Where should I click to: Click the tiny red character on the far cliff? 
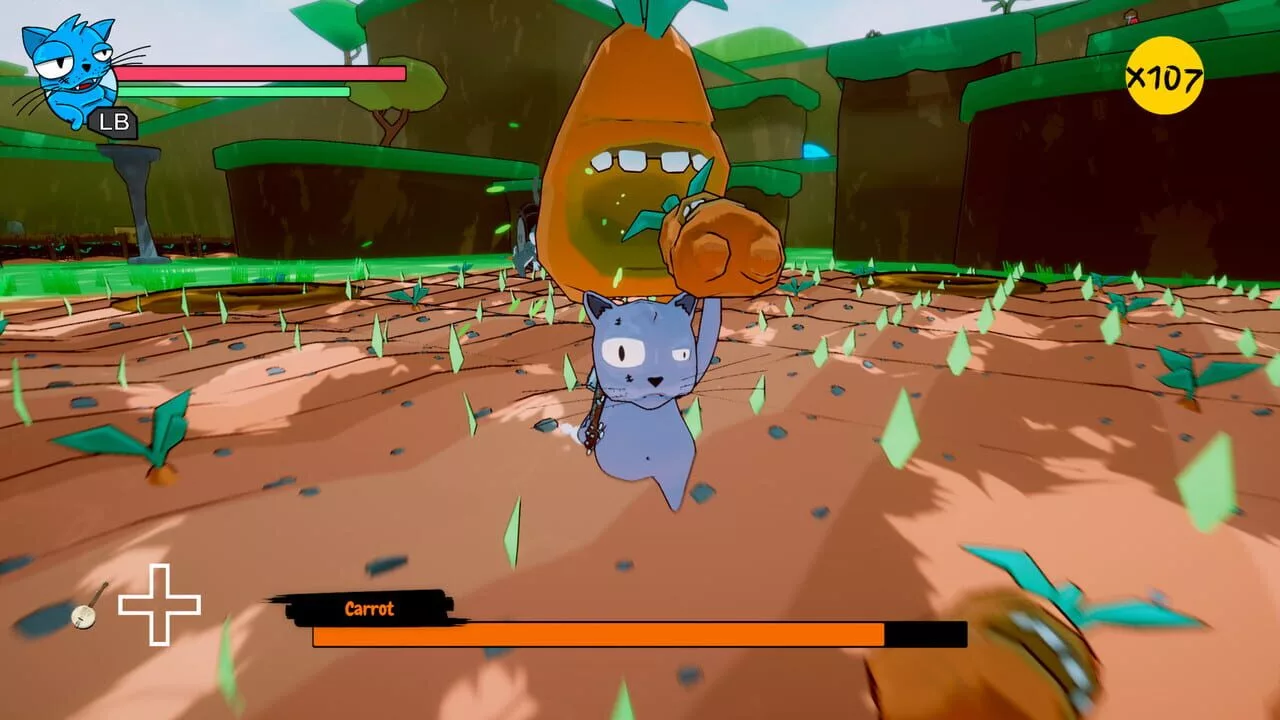1131,17
